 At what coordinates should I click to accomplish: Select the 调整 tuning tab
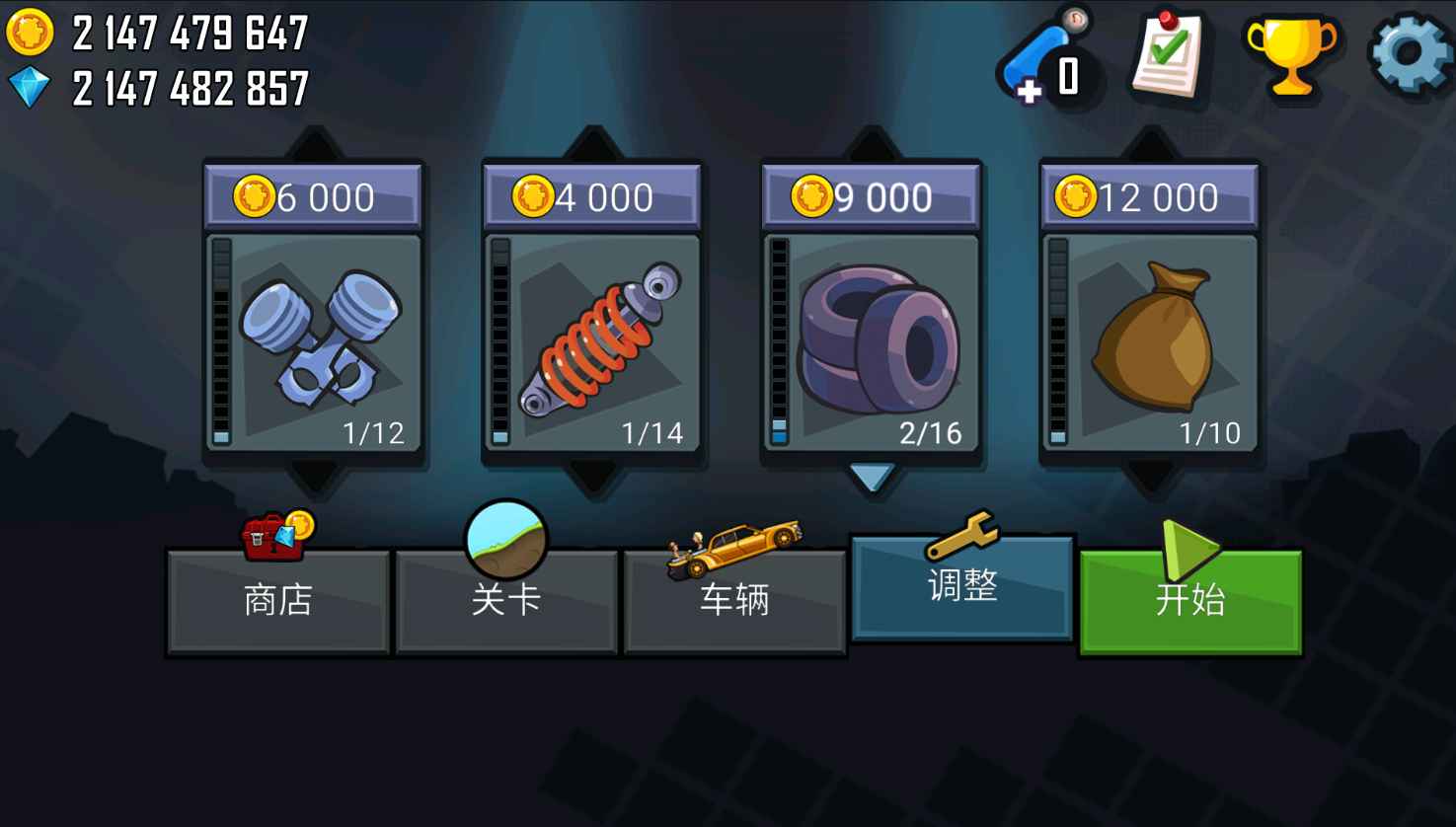pos(962,587)
